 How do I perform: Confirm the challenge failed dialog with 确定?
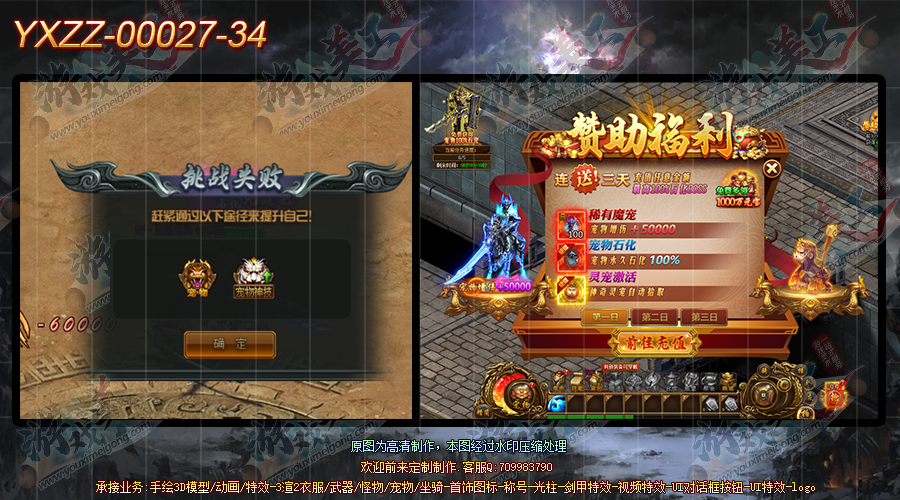[229, 344]
